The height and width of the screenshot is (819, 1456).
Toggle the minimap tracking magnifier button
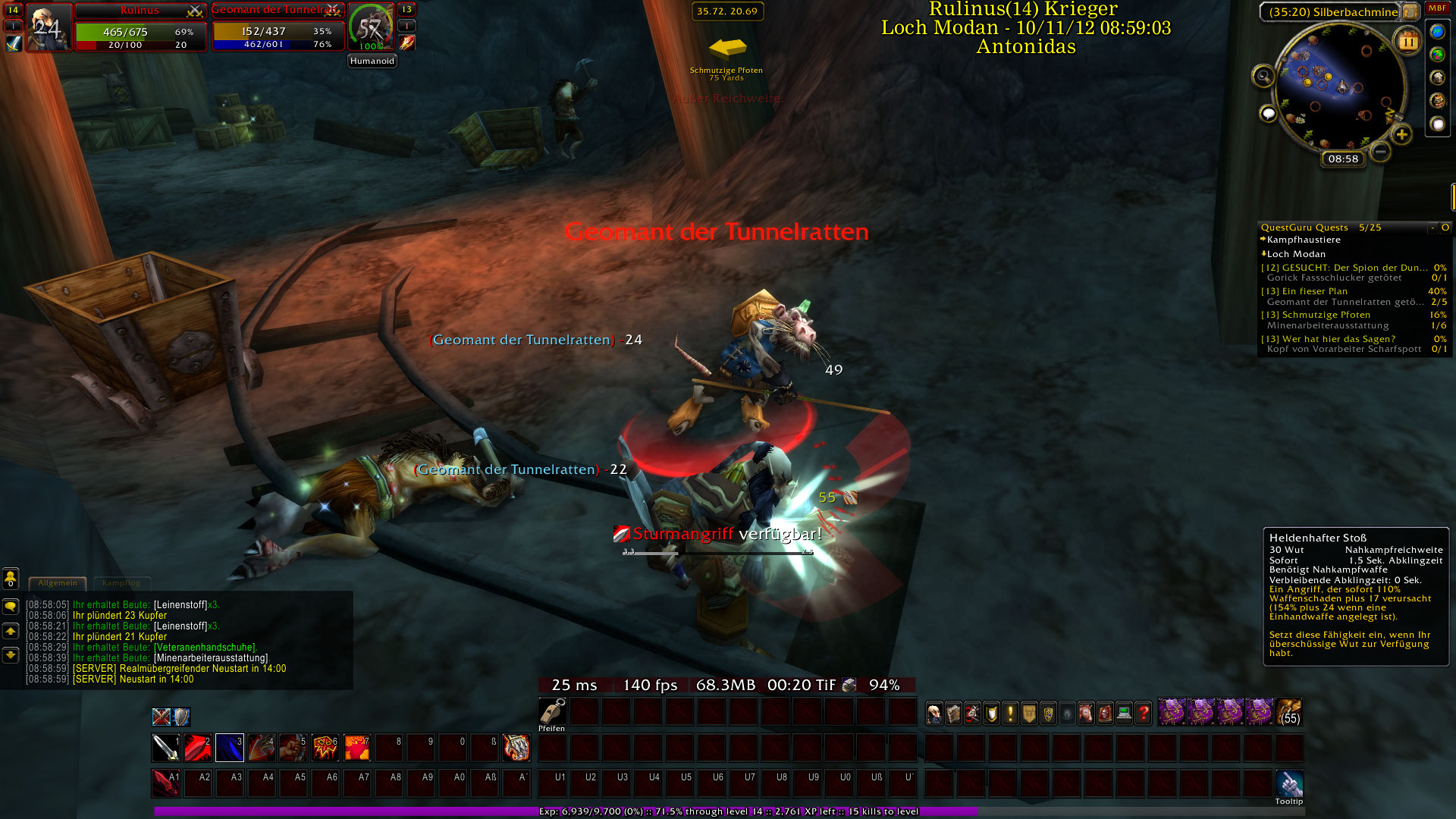1263,76
